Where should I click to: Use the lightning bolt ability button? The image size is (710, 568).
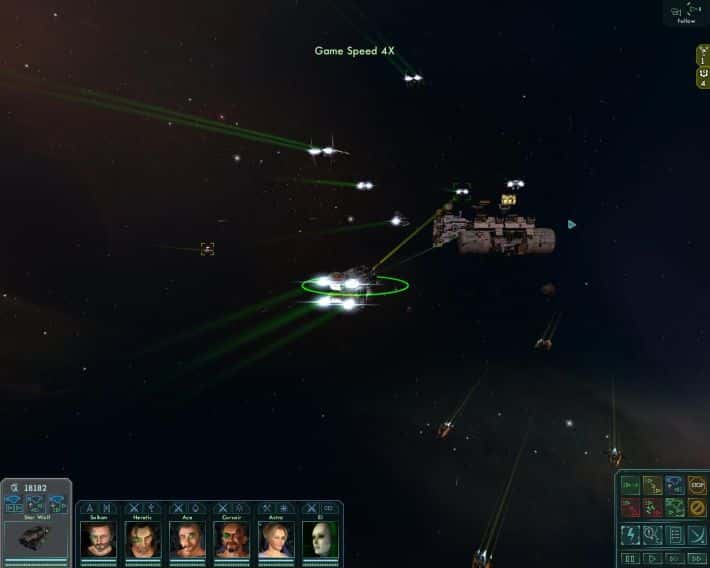(x=630, y=534)
